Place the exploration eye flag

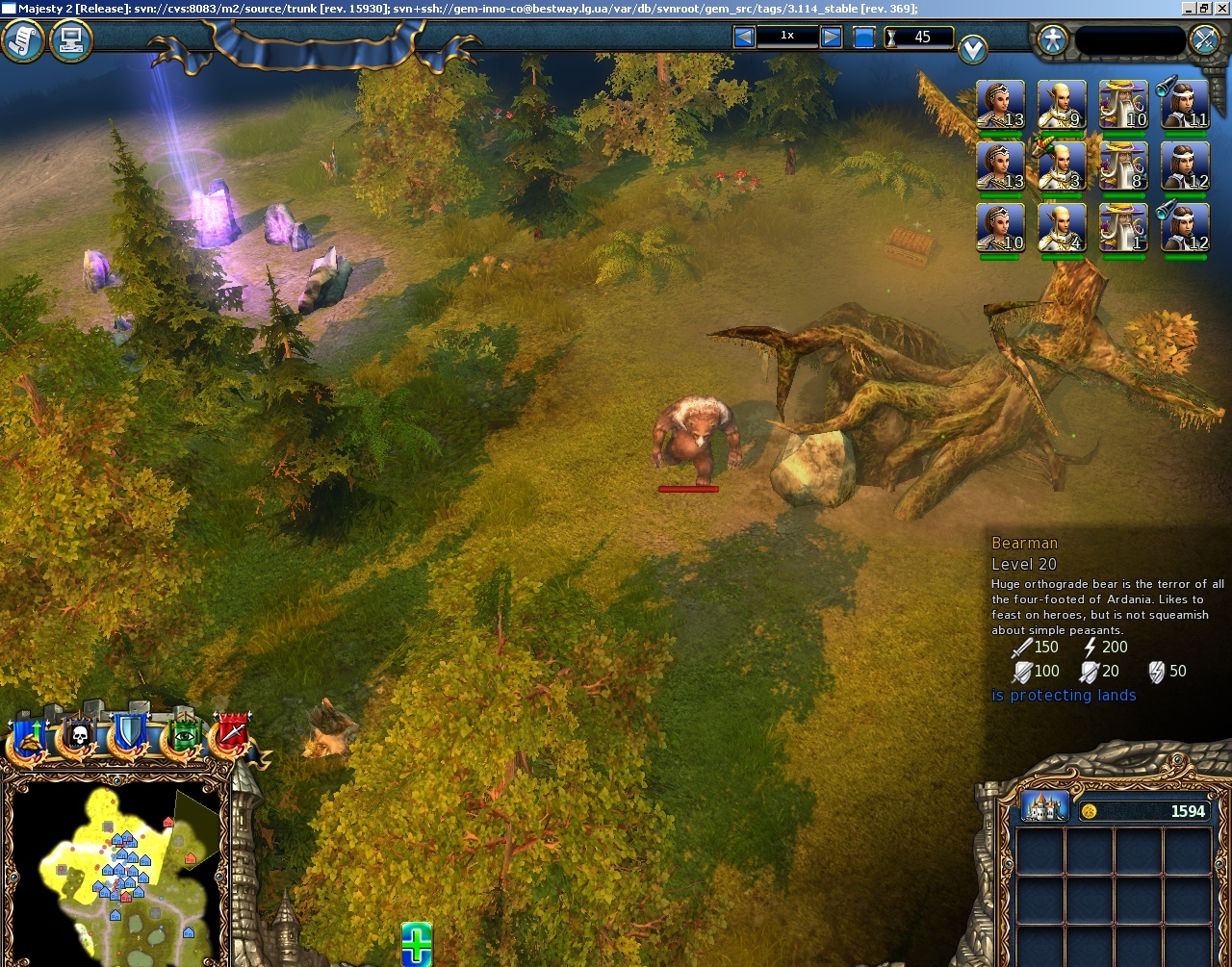click(x=185, y=736)
